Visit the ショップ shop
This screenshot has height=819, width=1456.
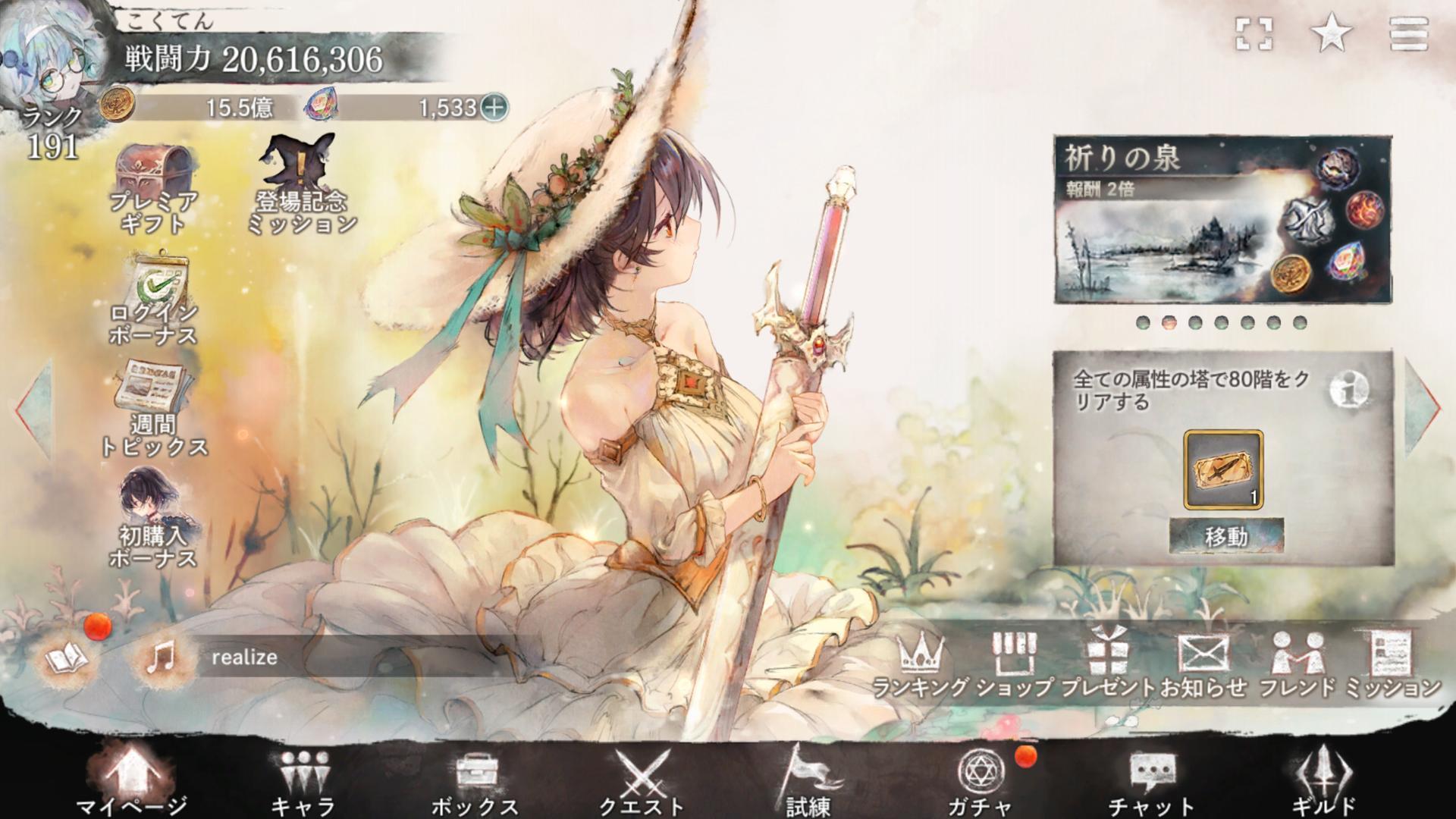coord(1015,665)
